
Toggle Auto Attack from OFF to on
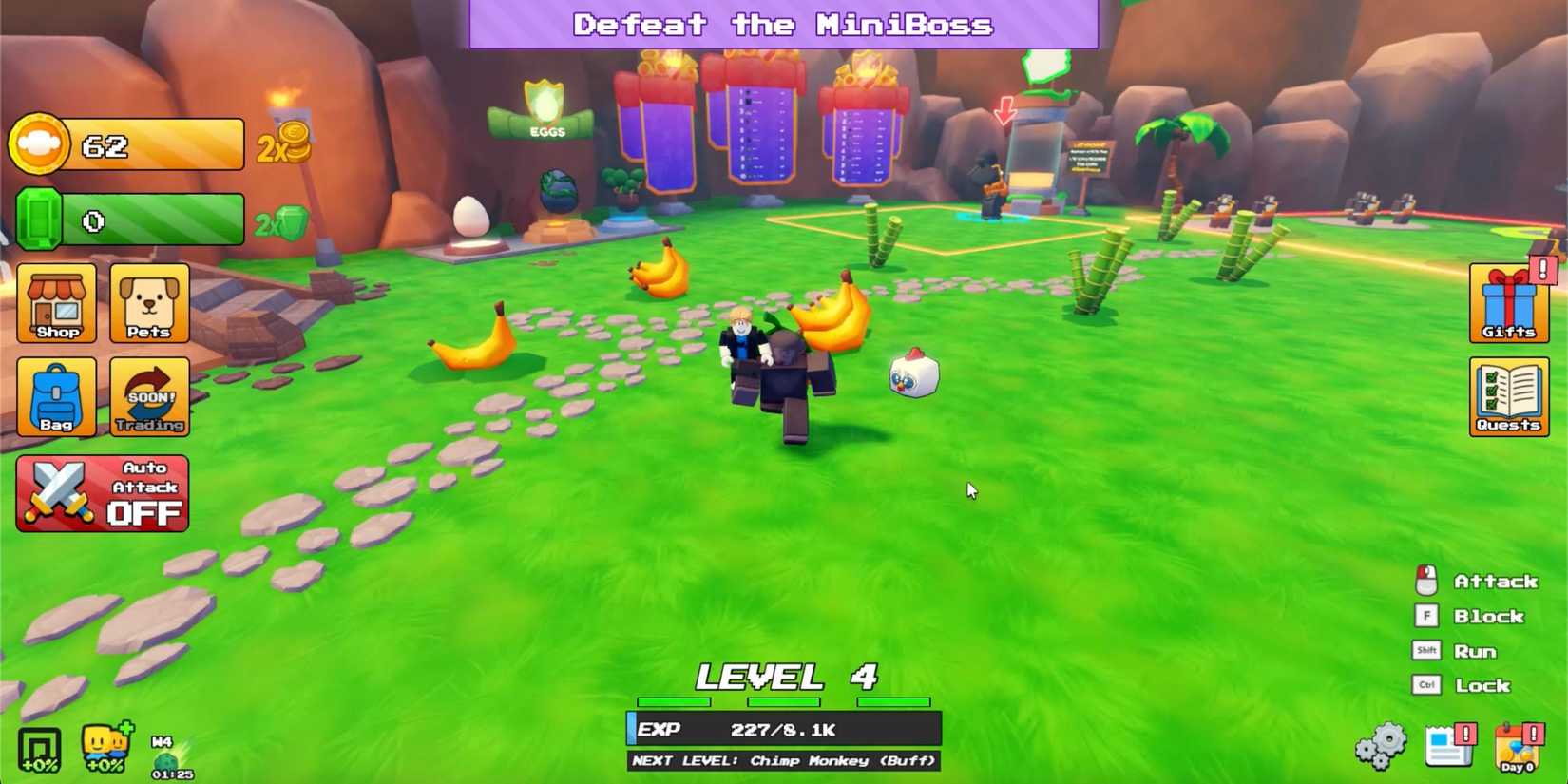103,492
